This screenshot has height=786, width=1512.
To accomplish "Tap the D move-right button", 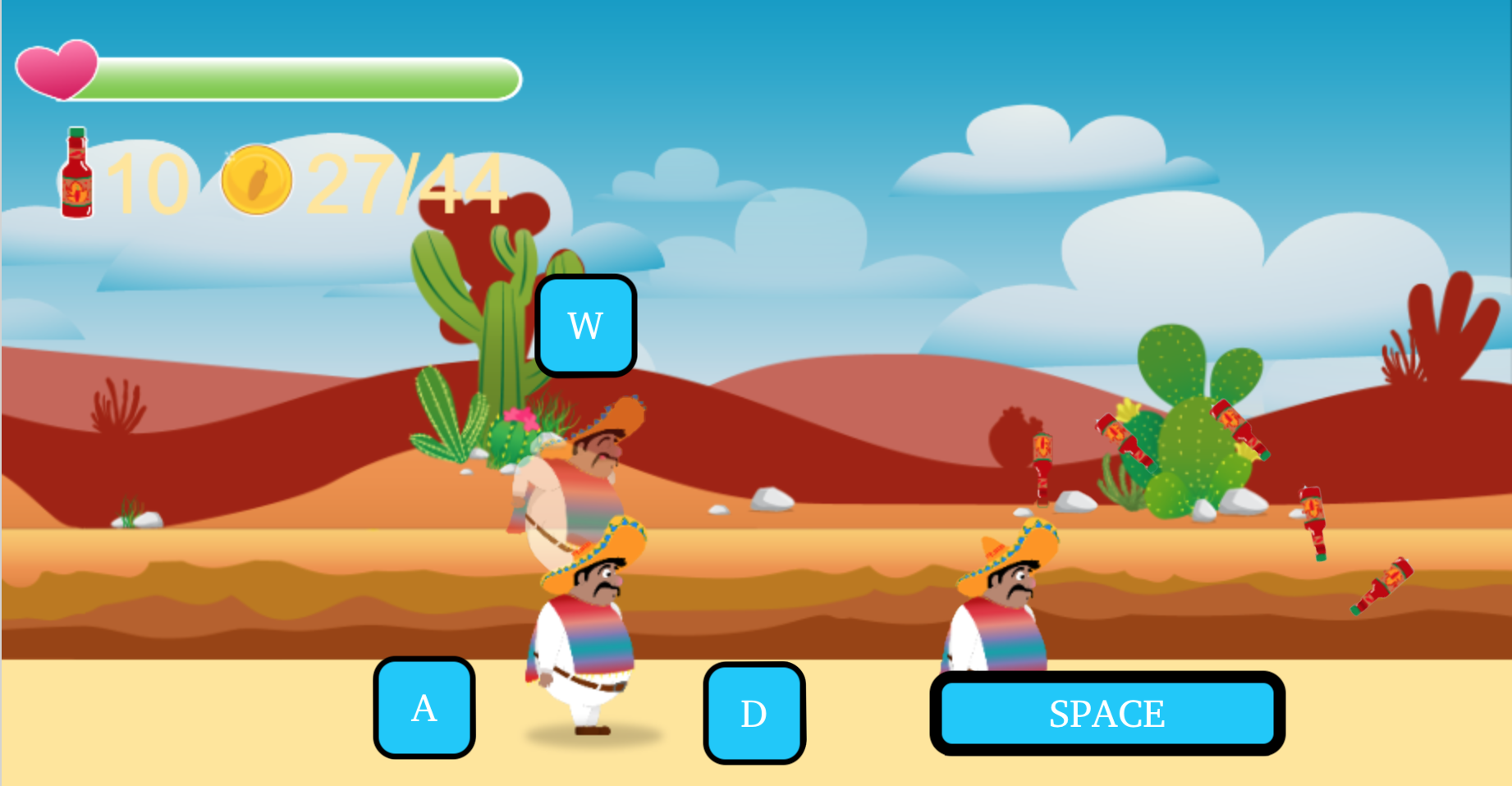I will (754, 713).
